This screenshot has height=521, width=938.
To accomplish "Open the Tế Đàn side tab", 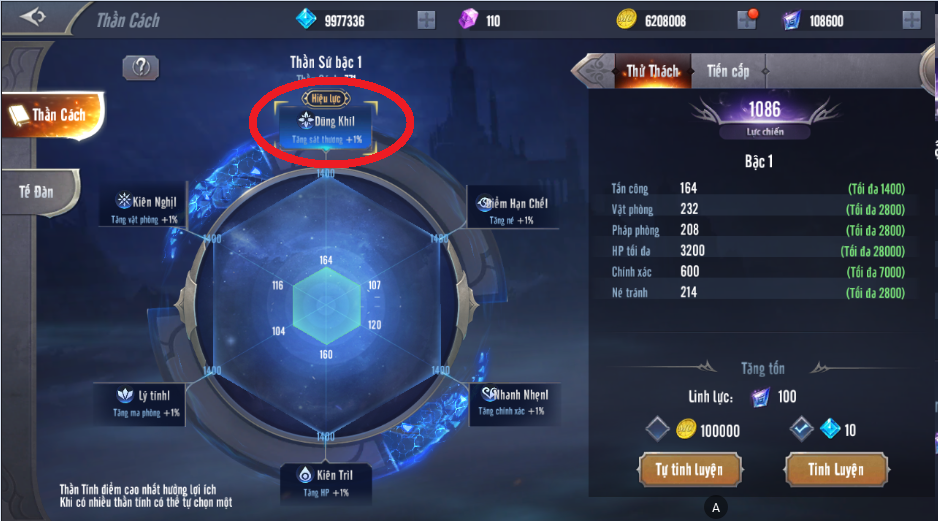I will tap(40, 189).
